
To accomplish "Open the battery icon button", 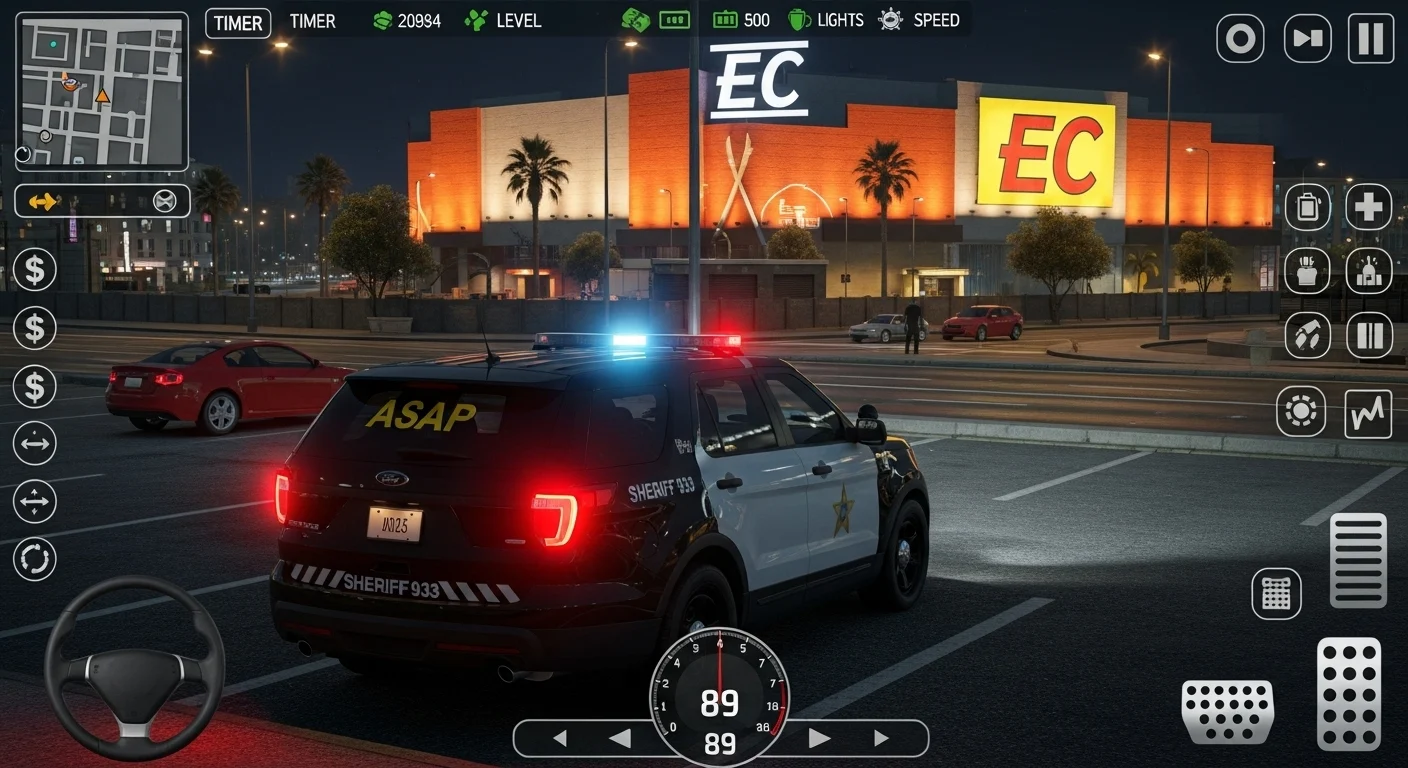I will (1306, 207).
